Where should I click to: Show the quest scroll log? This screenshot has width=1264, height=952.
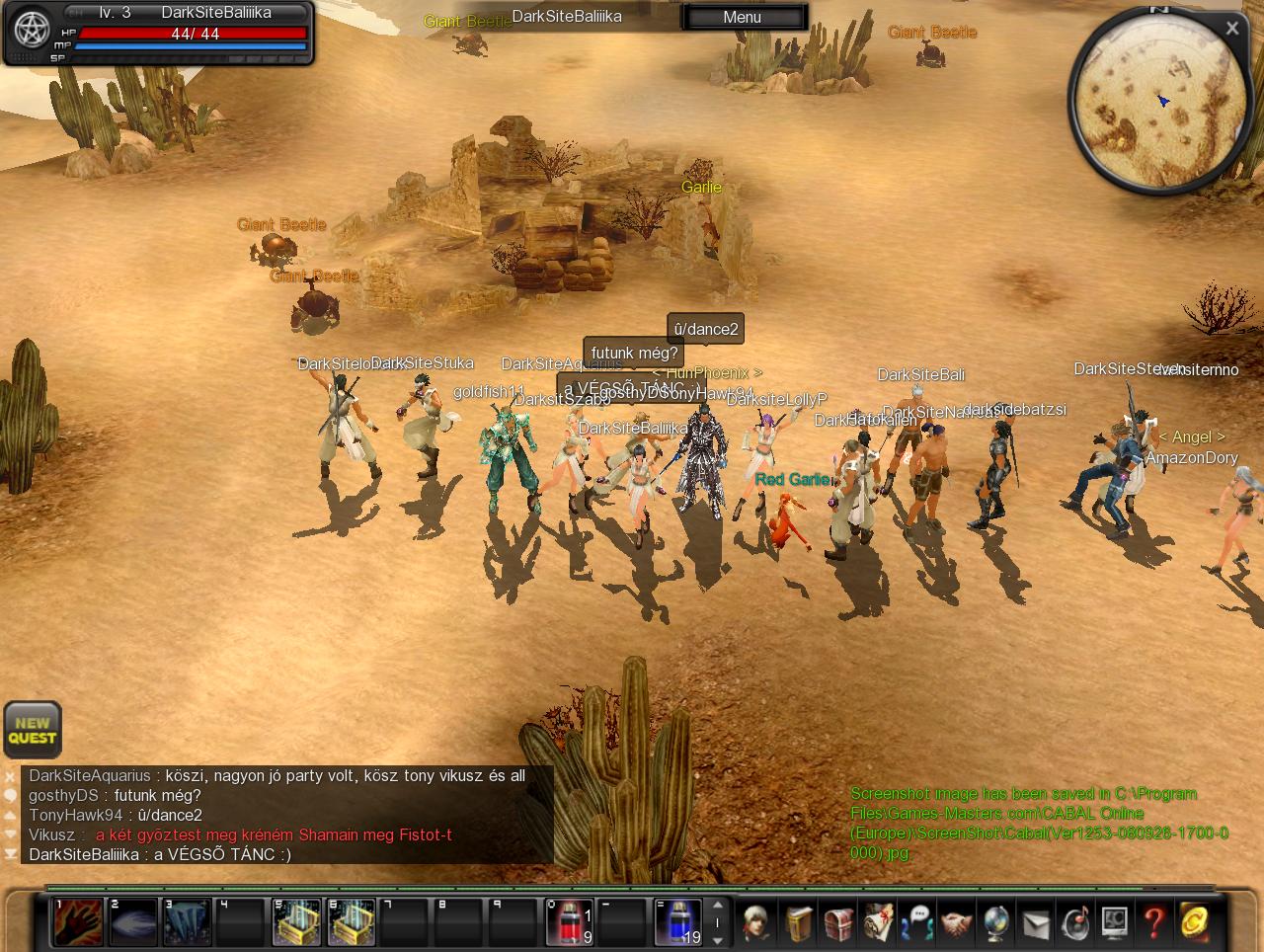[878, 922]
